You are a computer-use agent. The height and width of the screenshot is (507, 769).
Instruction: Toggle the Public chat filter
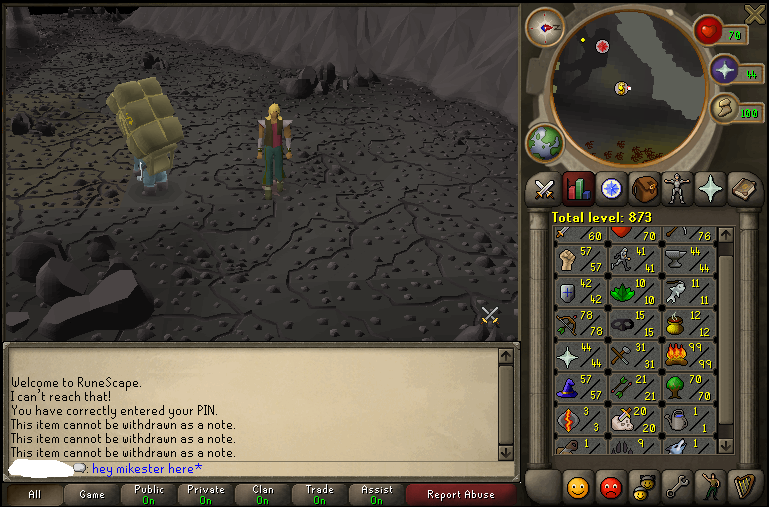coord(148,494)
